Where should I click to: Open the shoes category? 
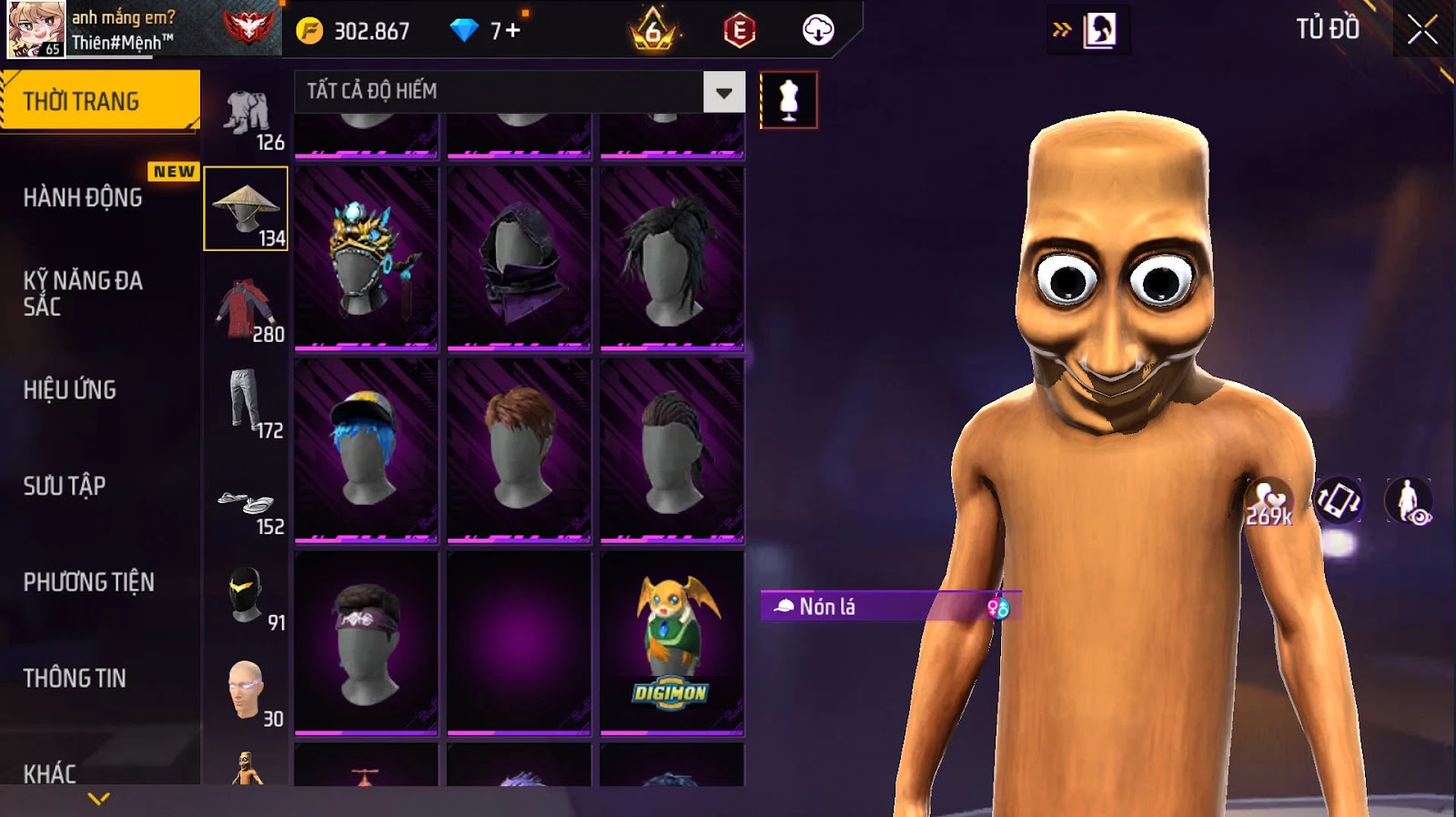click(246, 503)
